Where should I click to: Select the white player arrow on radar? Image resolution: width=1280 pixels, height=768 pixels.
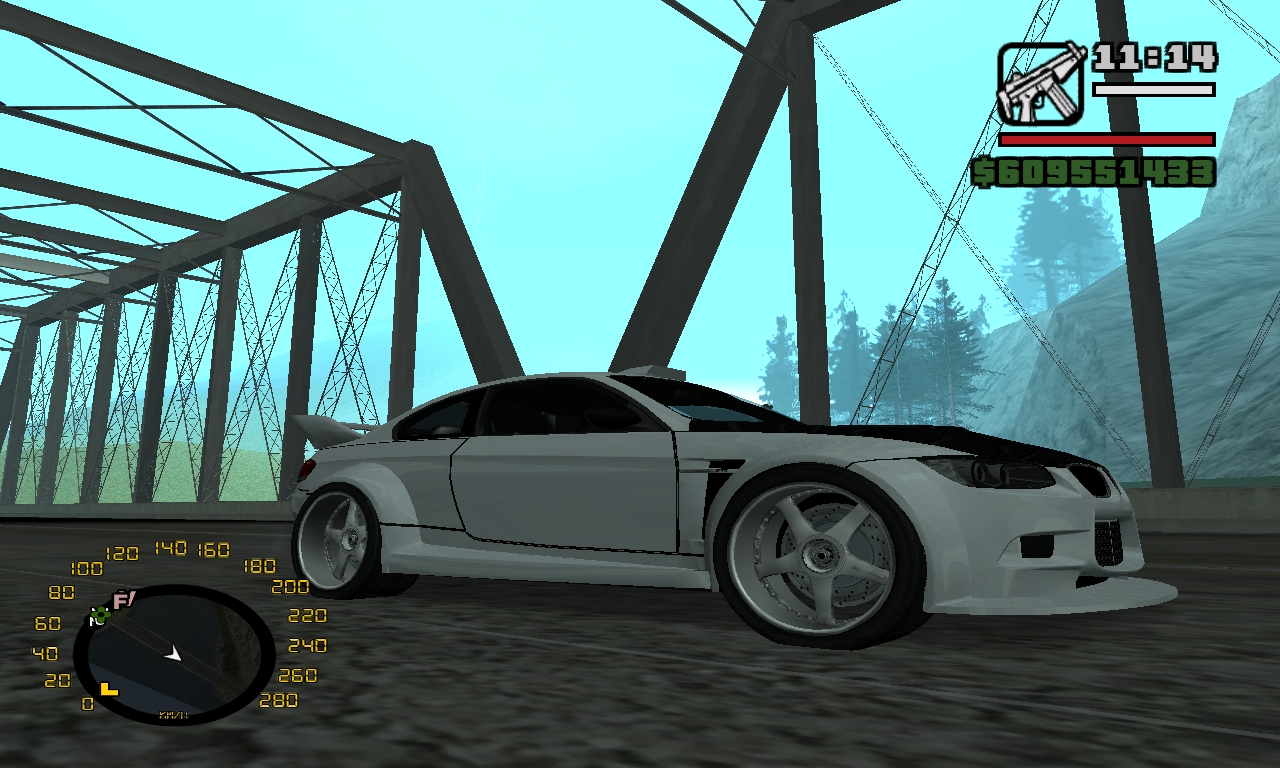click(x=174, y=653)
